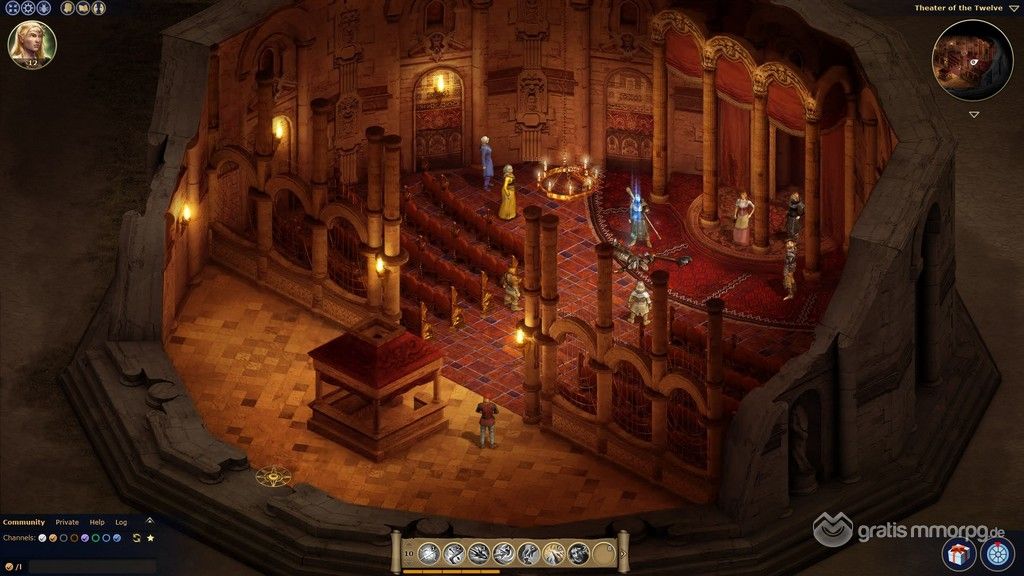The height and width of the screenshot is (576, 1024).
Task: Click the gold star chat icon
Action: coord(150,538)
